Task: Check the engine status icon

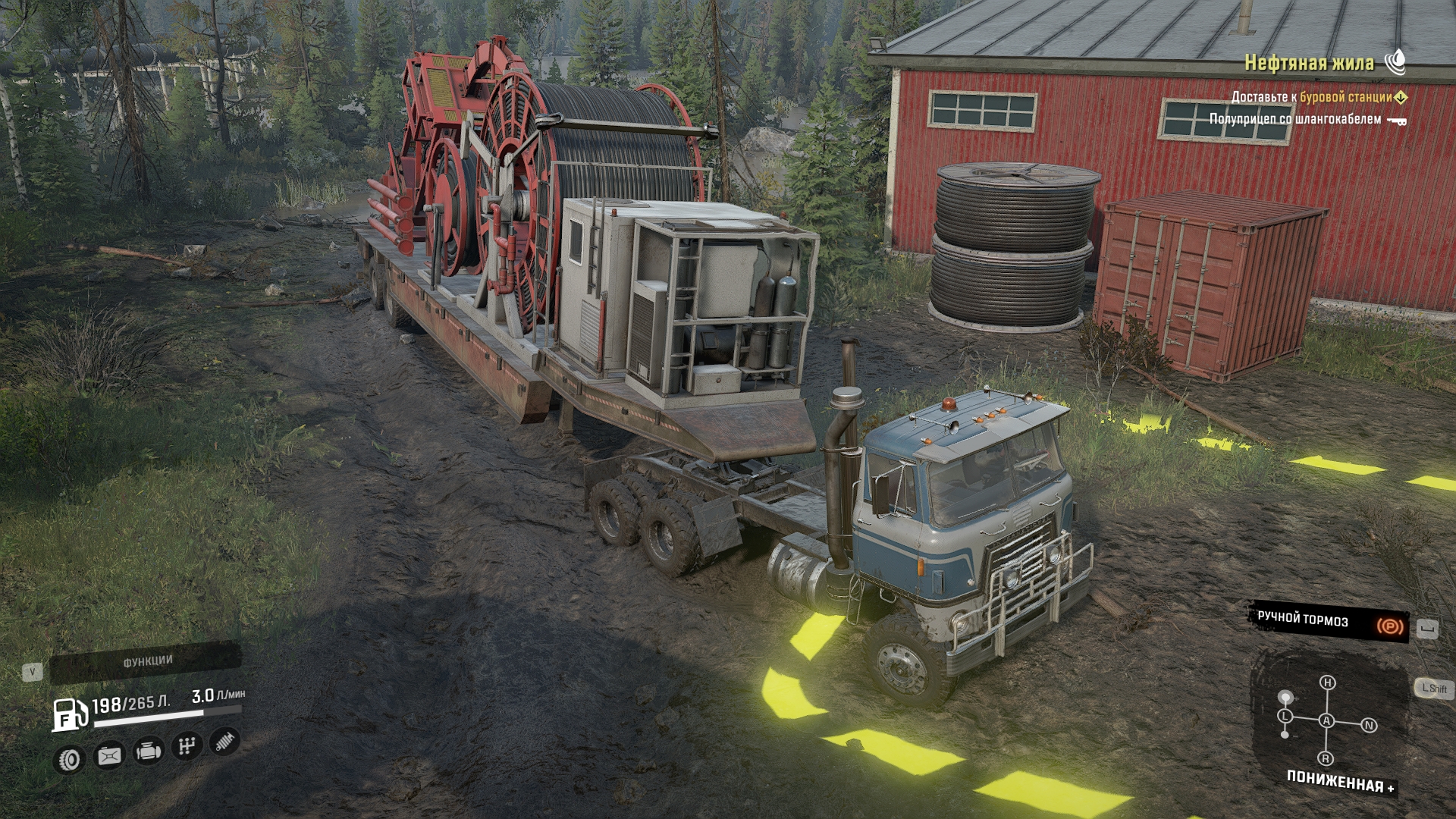Action: [x=148, y=751]
